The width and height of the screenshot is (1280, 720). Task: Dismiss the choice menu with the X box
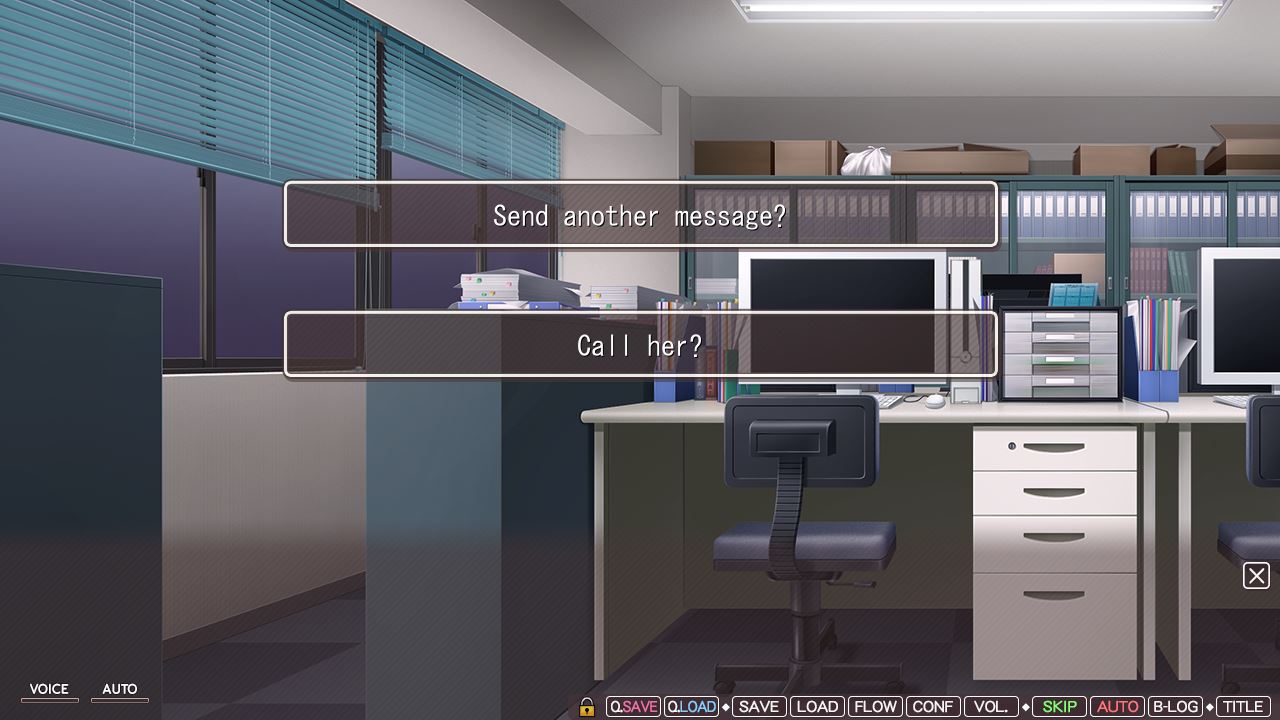(x=1257, y=576)
